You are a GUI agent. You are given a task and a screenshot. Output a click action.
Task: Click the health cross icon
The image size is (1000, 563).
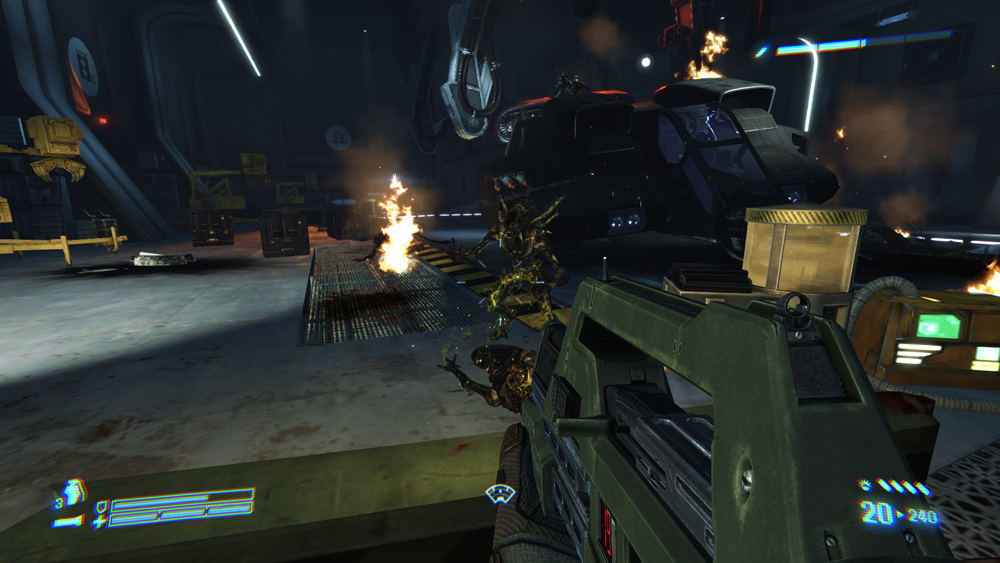pyautogui.click(x=100, y=521)
